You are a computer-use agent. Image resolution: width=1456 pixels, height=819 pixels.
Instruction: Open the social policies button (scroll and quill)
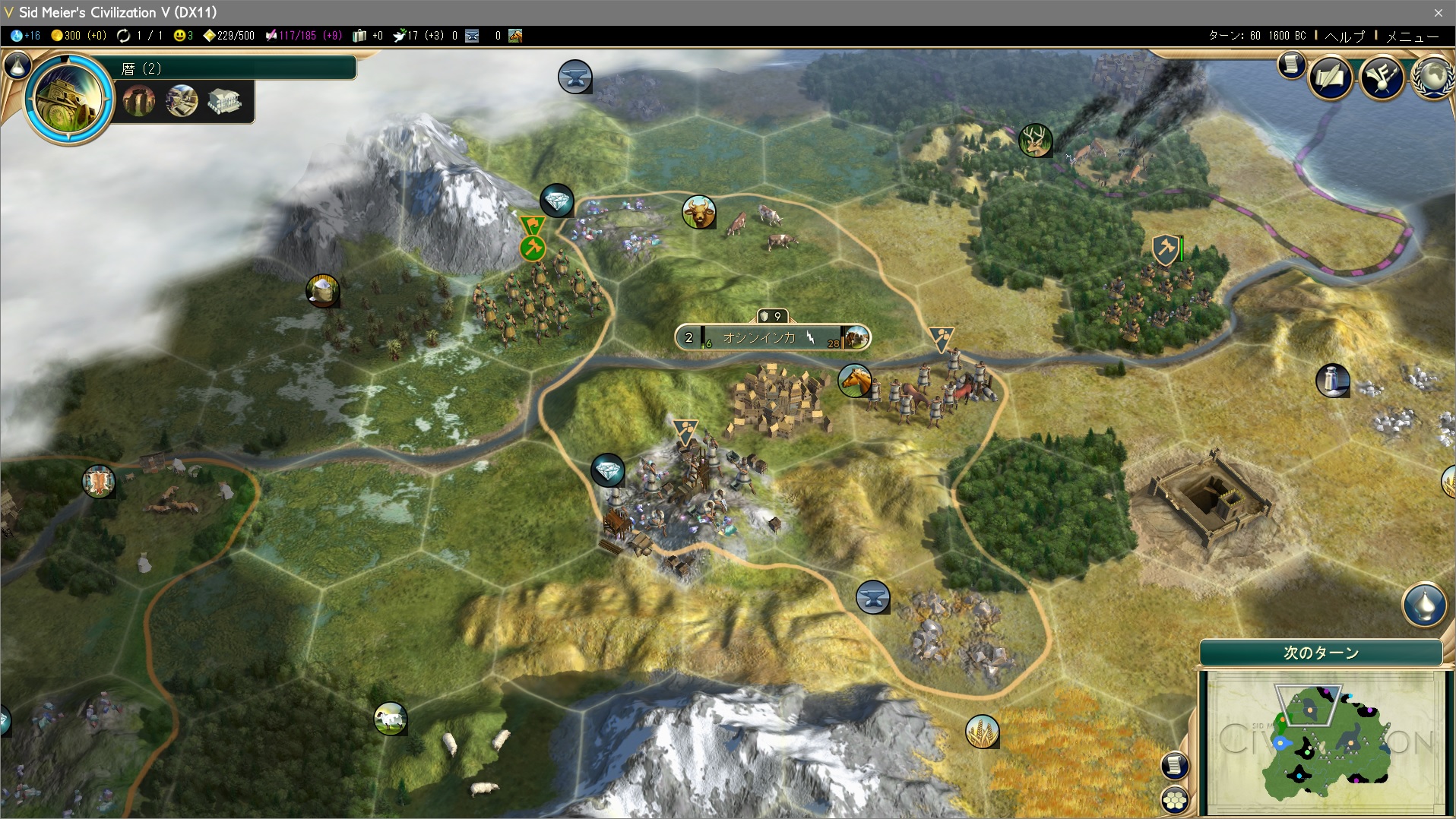(1330, 77)
